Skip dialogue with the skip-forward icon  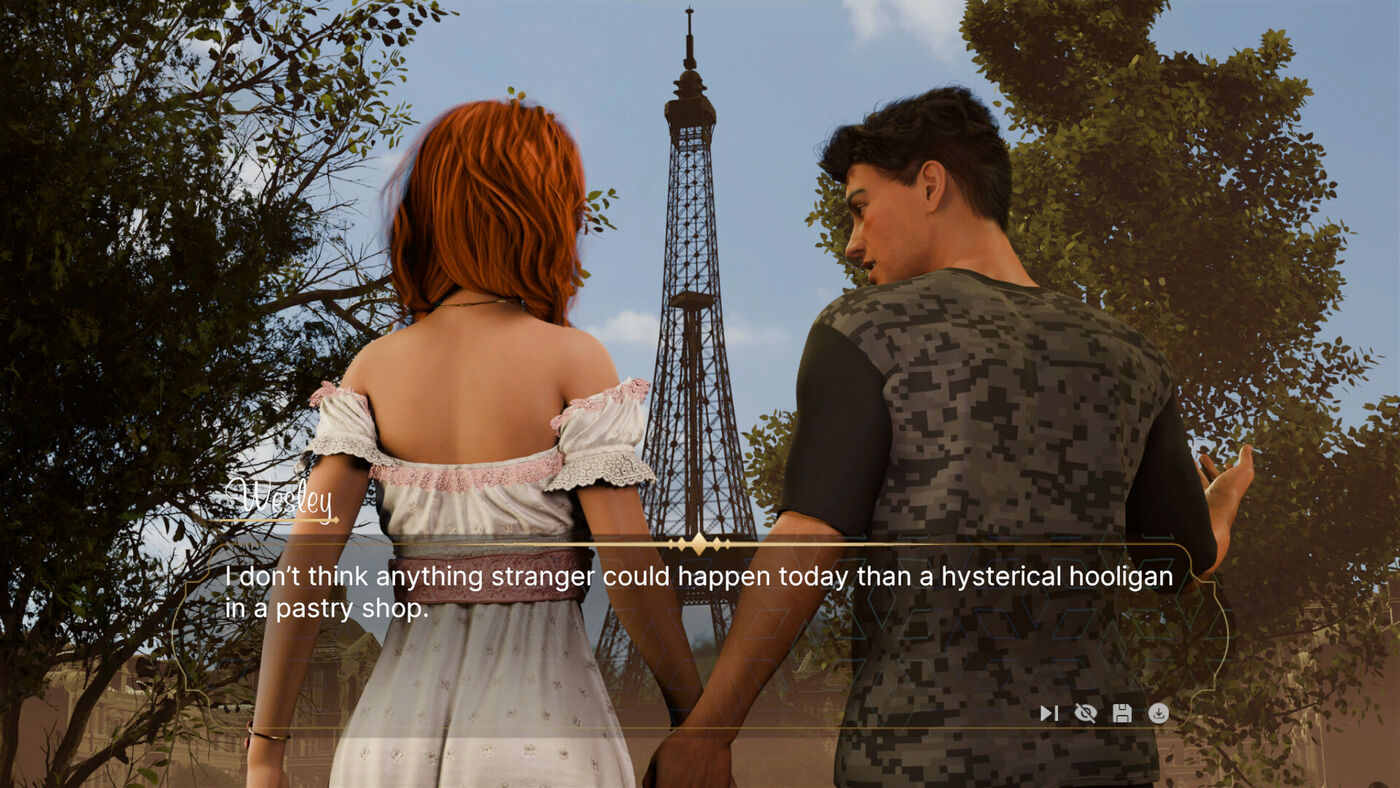click(x=1048, y=713)
